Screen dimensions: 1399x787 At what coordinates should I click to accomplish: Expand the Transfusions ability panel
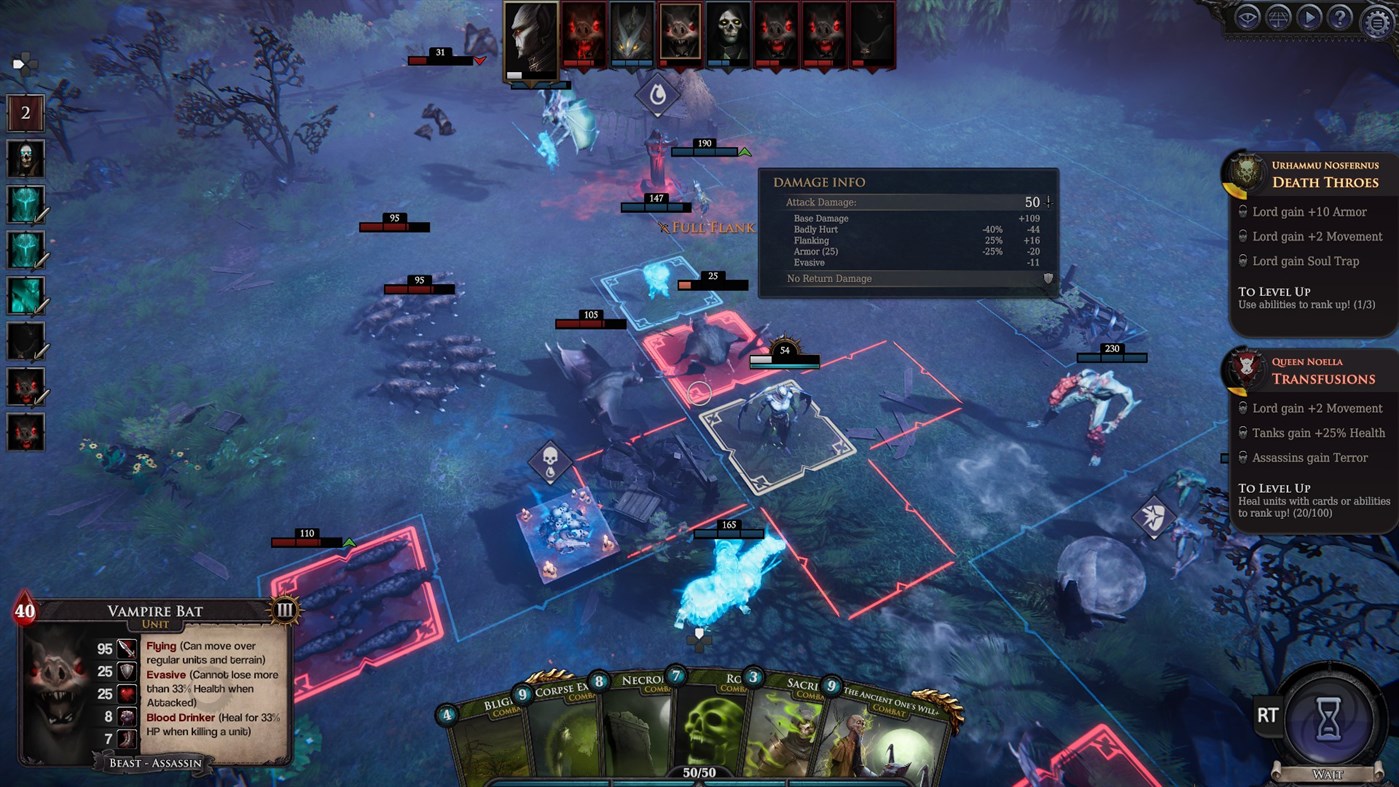[x=1325, y=378]
